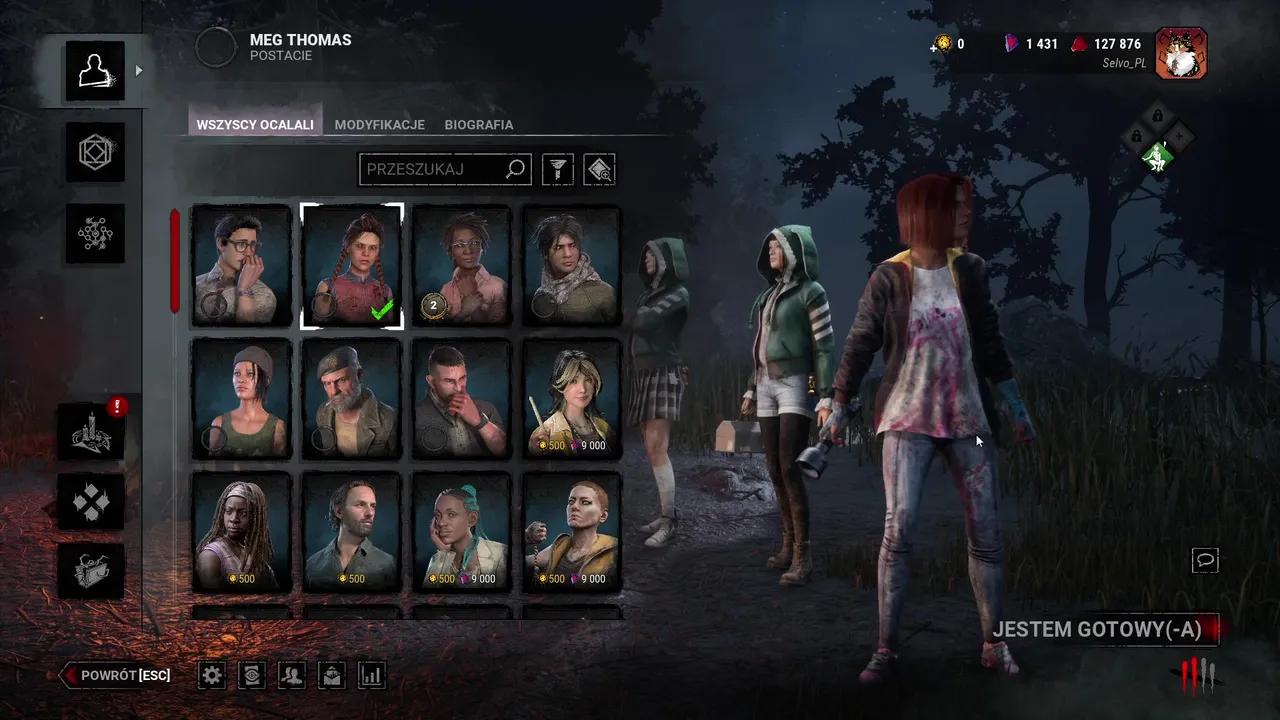The width and height of the screenshot is (1280, 720).
Task: Open the bloodweb icon in sidebar
Action: point(95,234)
